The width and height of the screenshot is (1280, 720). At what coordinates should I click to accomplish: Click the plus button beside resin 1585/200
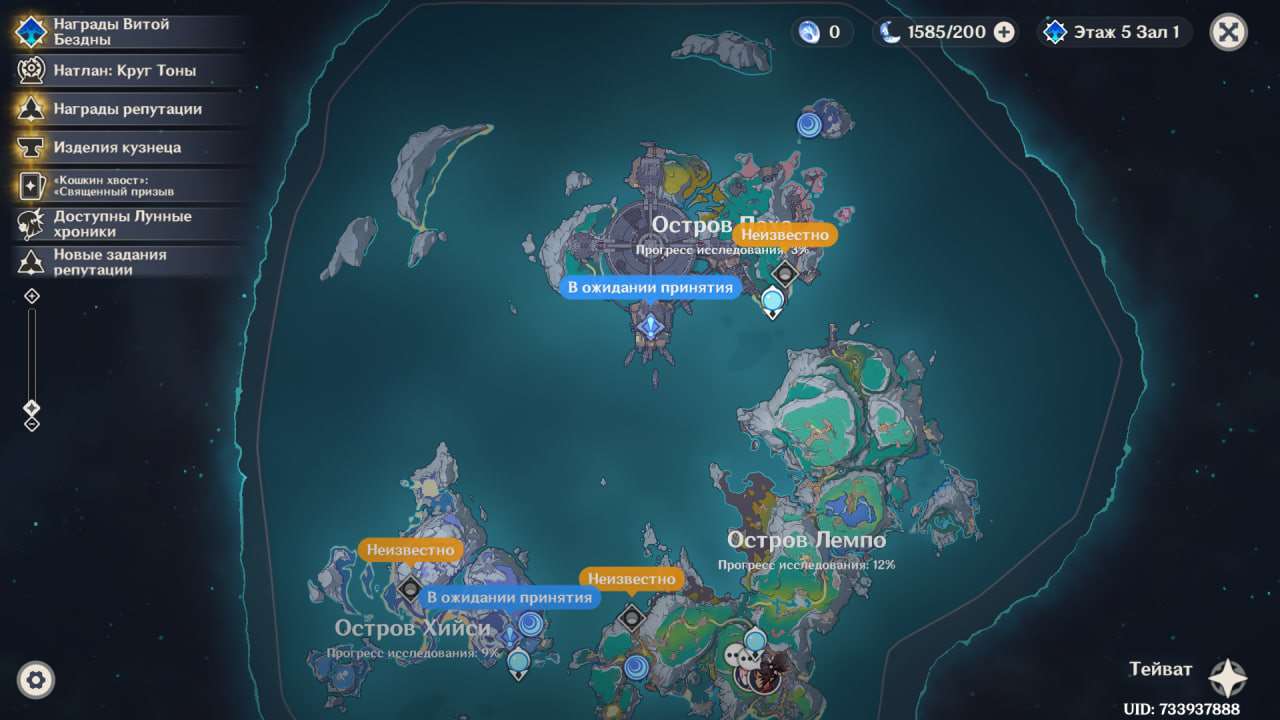point(1004,32)
